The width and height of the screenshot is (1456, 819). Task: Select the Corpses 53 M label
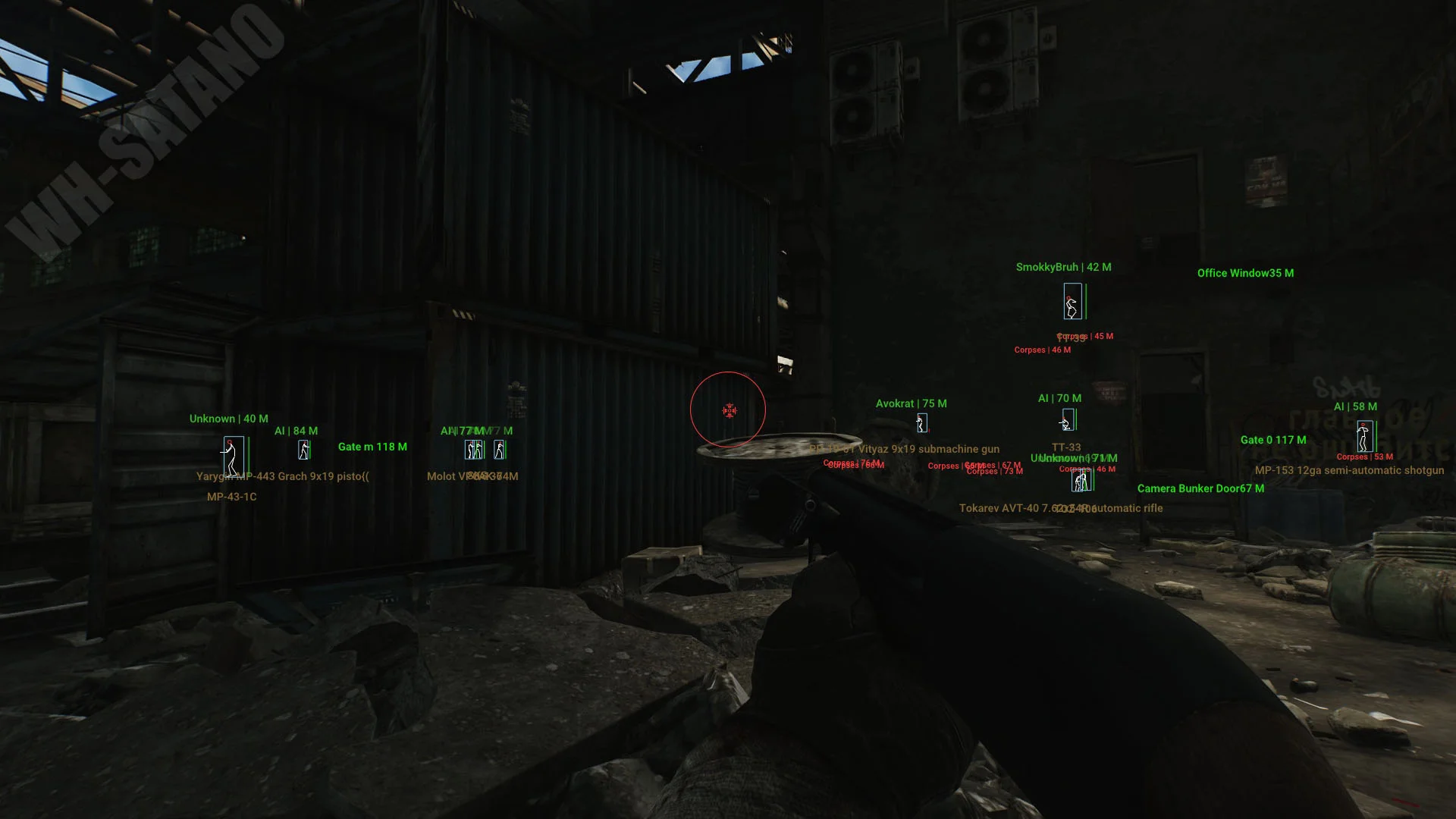click(x=1363, y=457)
